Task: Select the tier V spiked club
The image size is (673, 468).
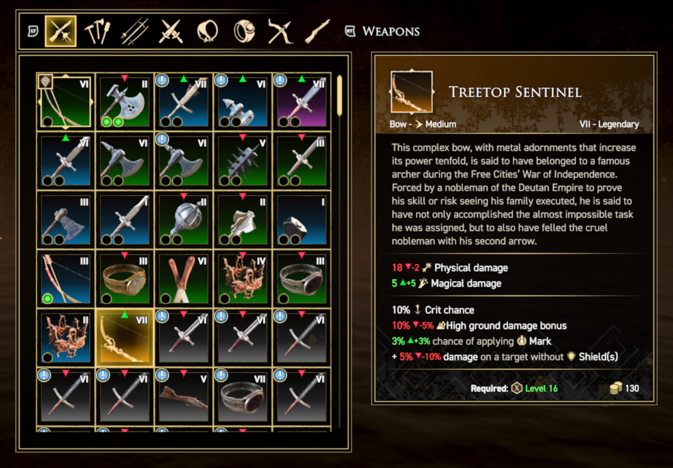Action: click(242, 159)
